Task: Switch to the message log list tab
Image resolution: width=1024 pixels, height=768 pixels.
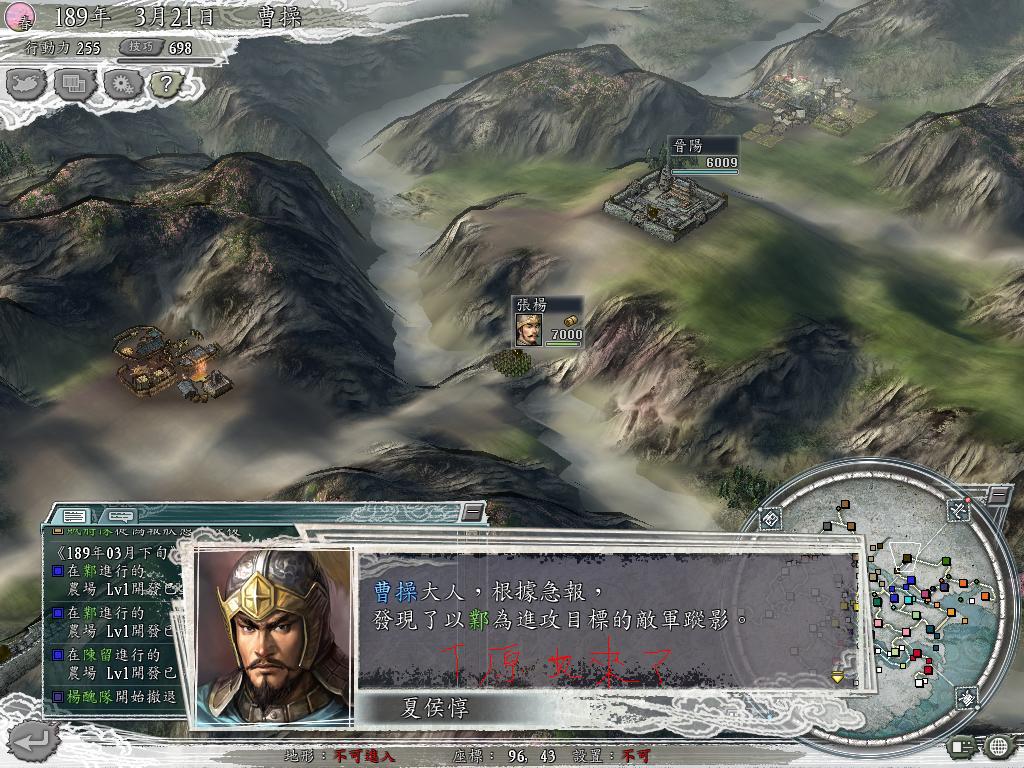Action: [x=74, y=516]
